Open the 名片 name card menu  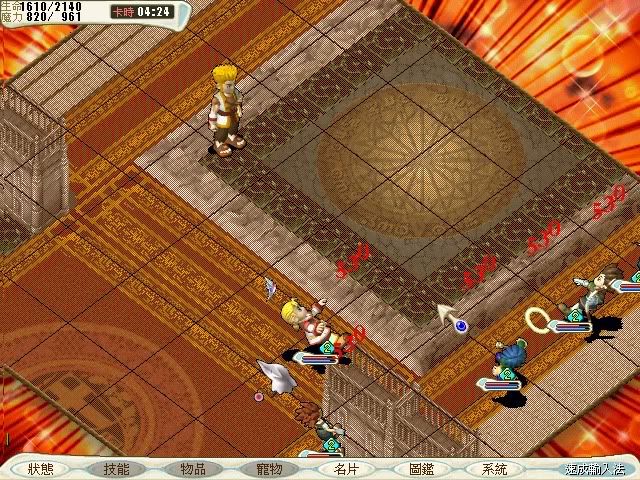(346, 468)
